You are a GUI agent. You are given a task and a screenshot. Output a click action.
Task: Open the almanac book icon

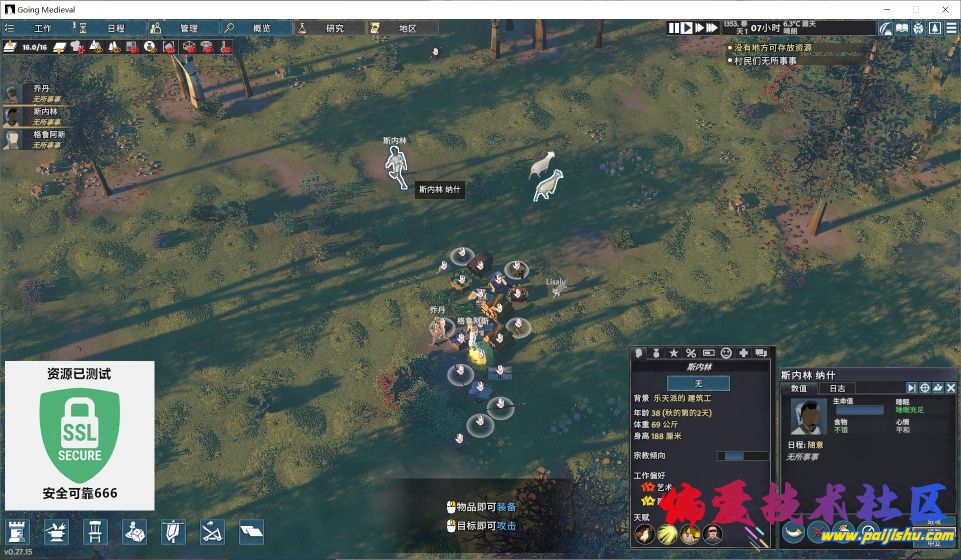coord(901,28)
